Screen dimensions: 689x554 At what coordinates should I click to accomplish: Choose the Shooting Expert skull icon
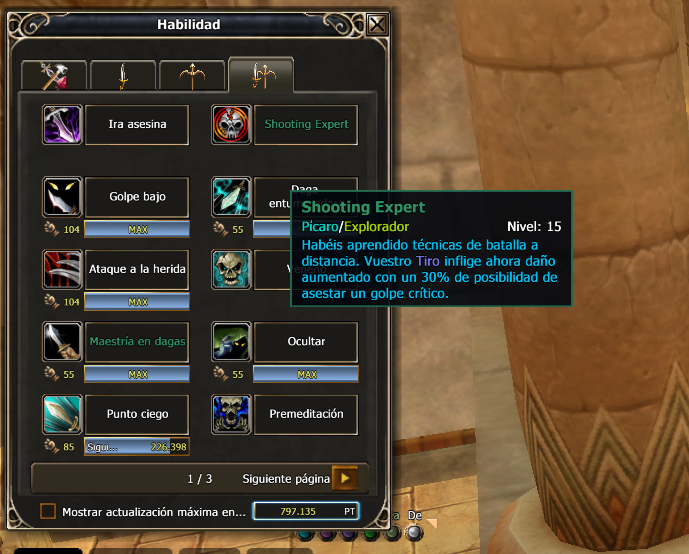[232, 125]
